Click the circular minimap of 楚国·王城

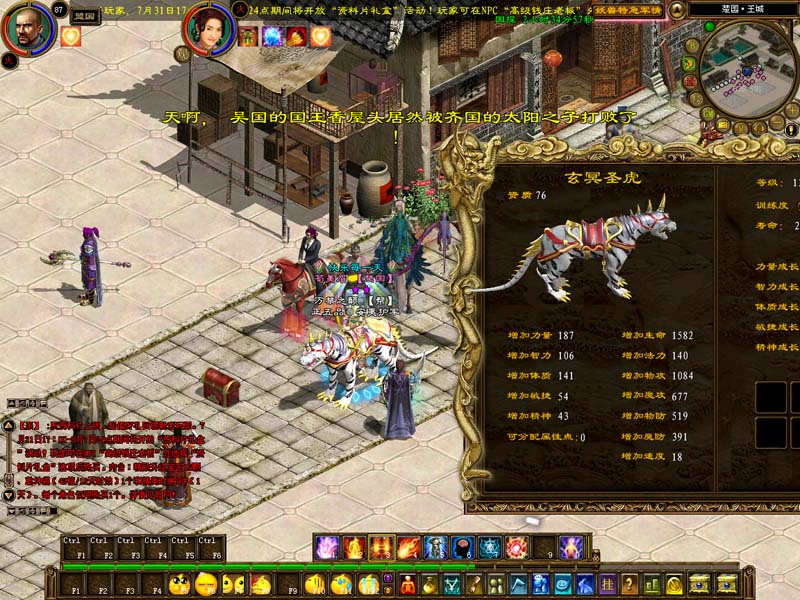tap(747, 68)
